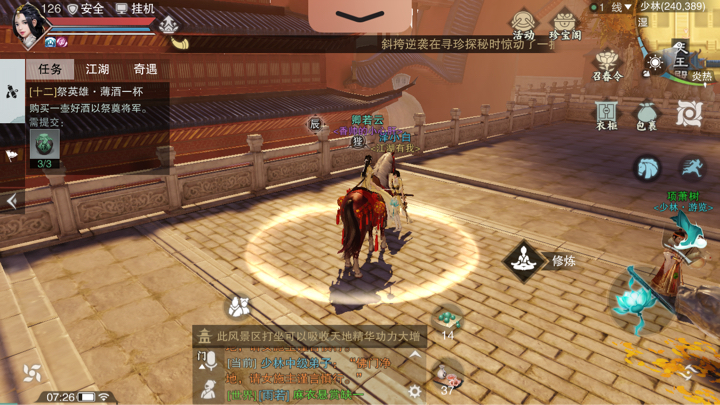This screenshot has width=720, height=405.
Task: Open the 召春令 lotus icon
Action: 607,65
